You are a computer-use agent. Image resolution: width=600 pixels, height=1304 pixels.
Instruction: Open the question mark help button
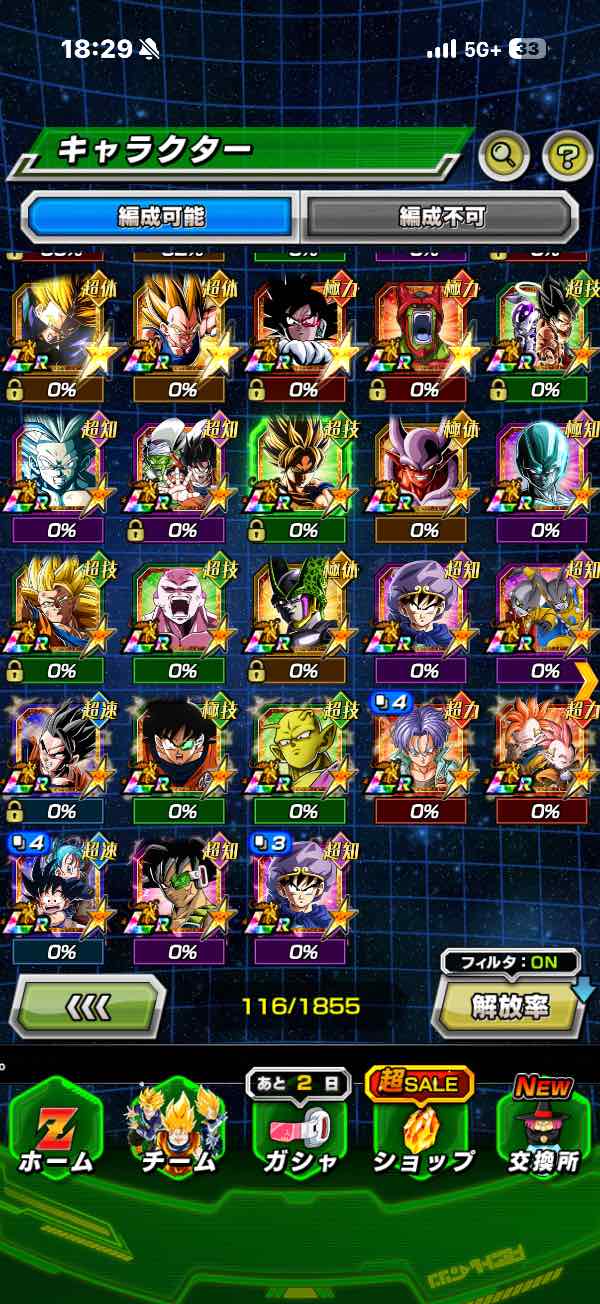[567, 154]
